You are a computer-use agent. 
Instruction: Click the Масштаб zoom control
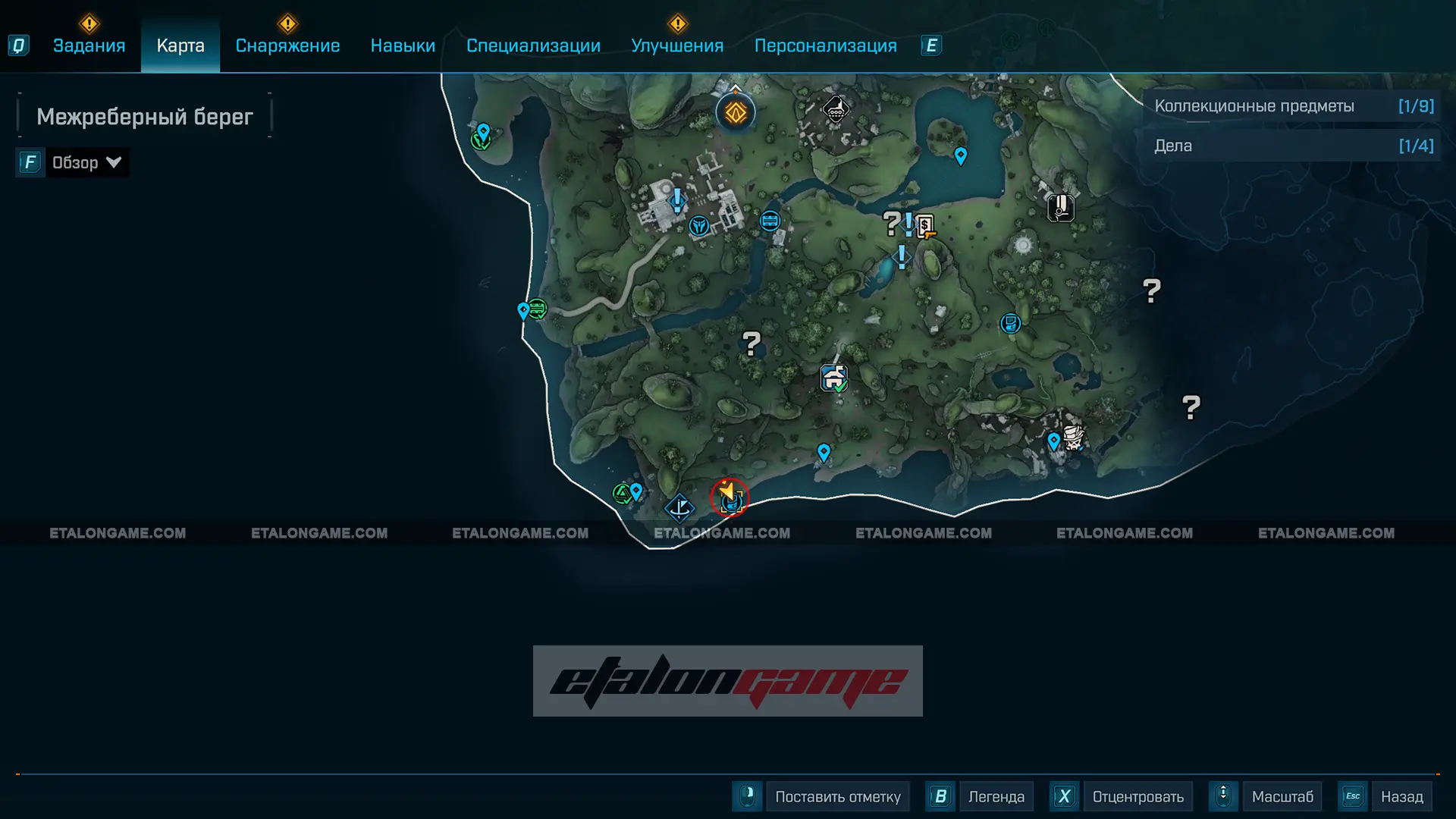[x=1282, y=797]
